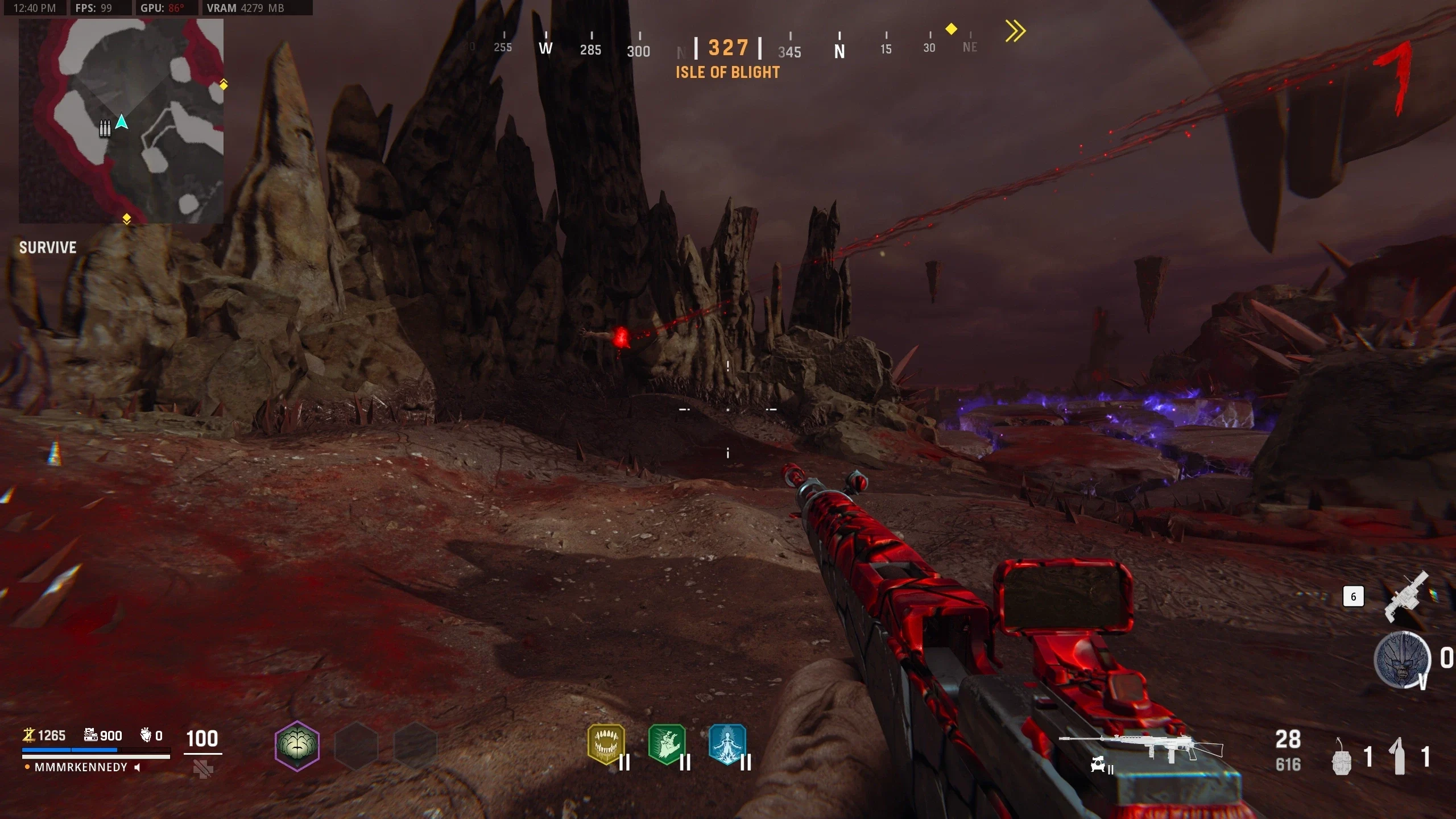Use the brain GobbleGum slot
Viewport: 1456px width, 819px height.
click(x=297, y=746)
